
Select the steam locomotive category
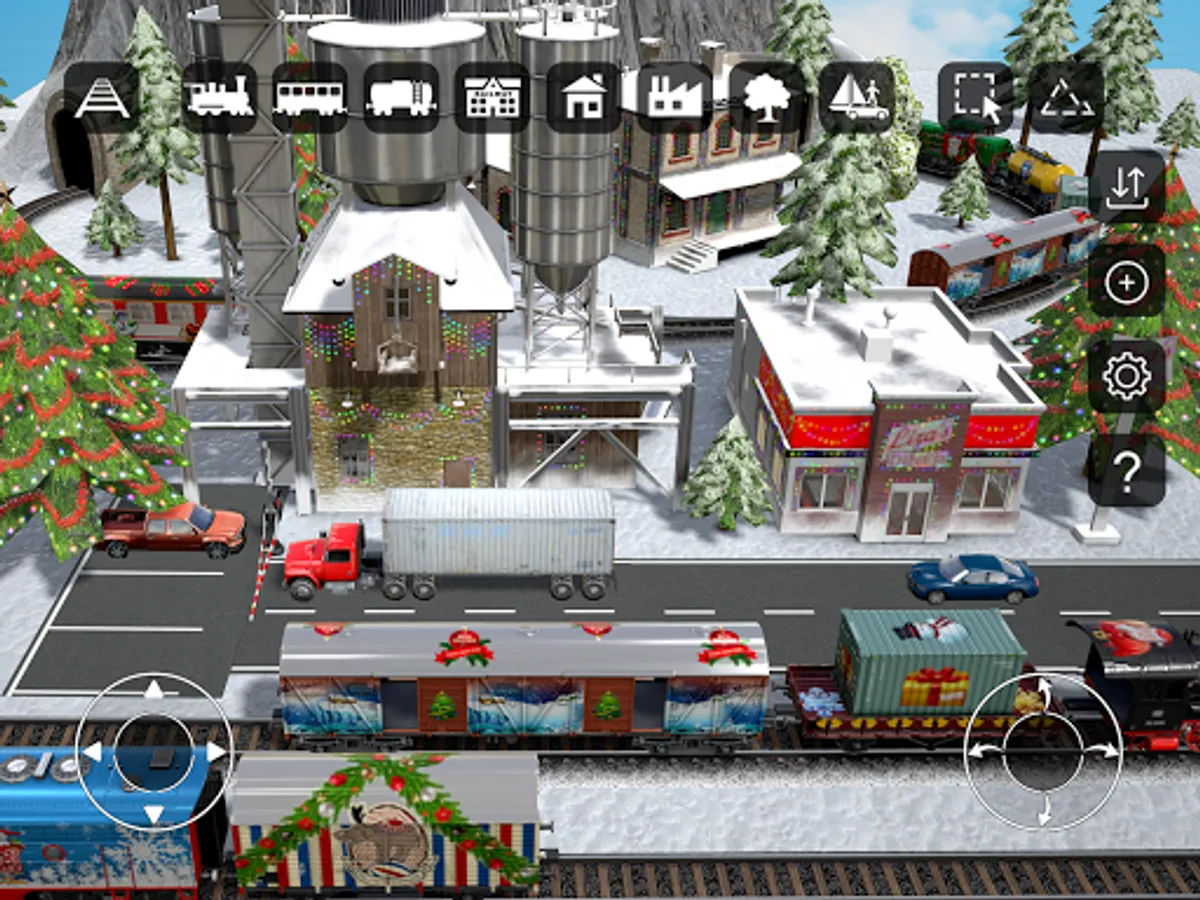coord(219,98)
